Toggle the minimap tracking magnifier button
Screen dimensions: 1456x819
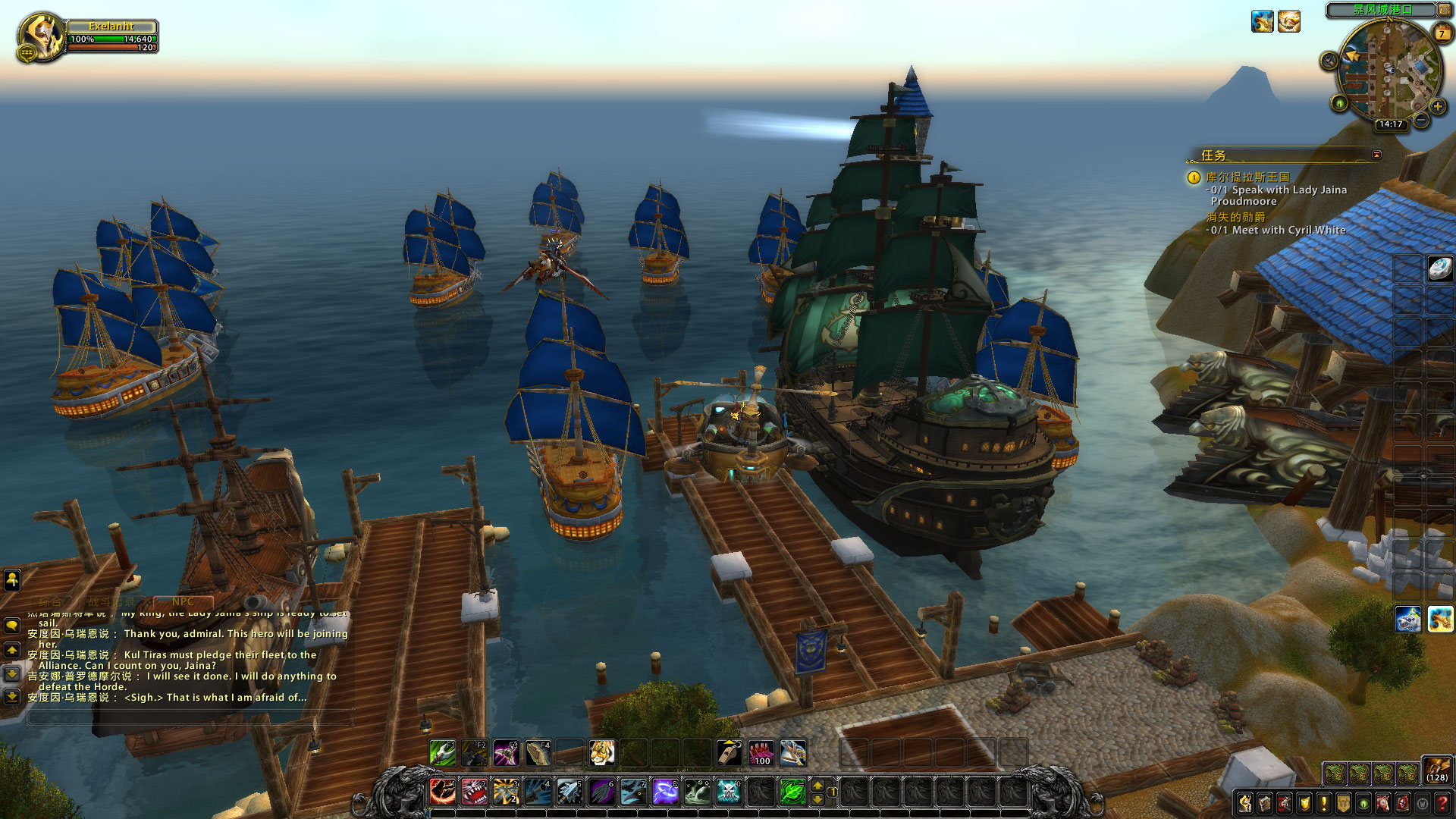click(x=1329, y=61)
